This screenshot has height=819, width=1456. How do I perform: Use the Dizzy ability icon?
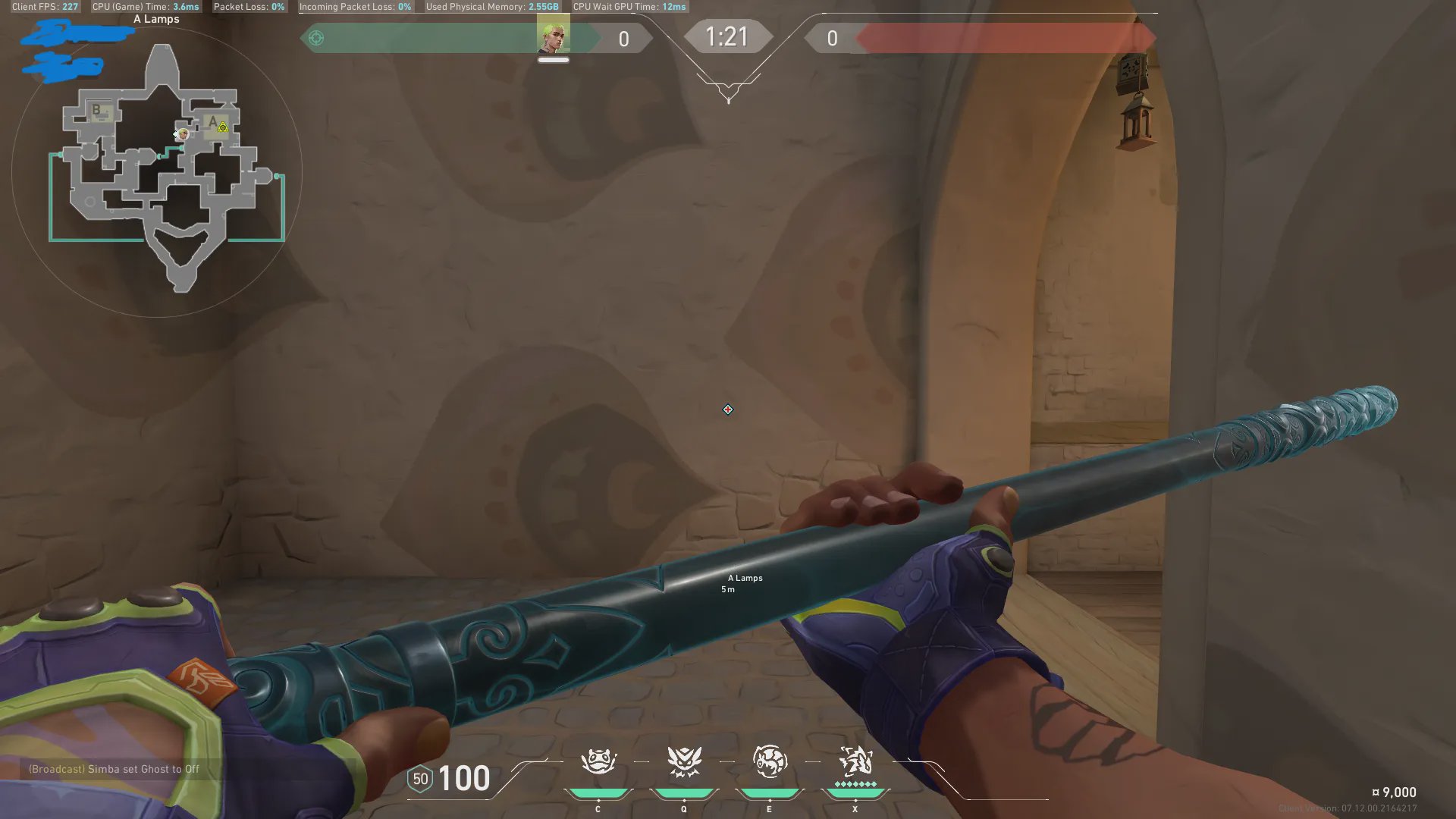coord(769,761)
